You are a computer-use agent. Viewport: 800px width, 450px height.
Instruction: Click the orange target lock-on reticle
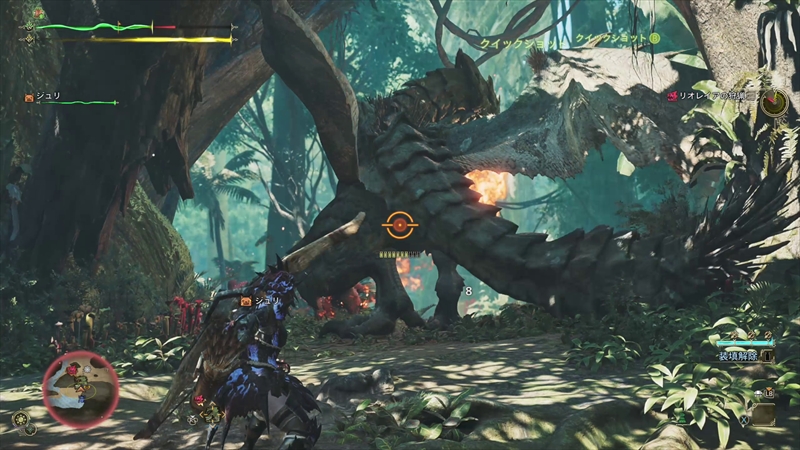[399, 227]
